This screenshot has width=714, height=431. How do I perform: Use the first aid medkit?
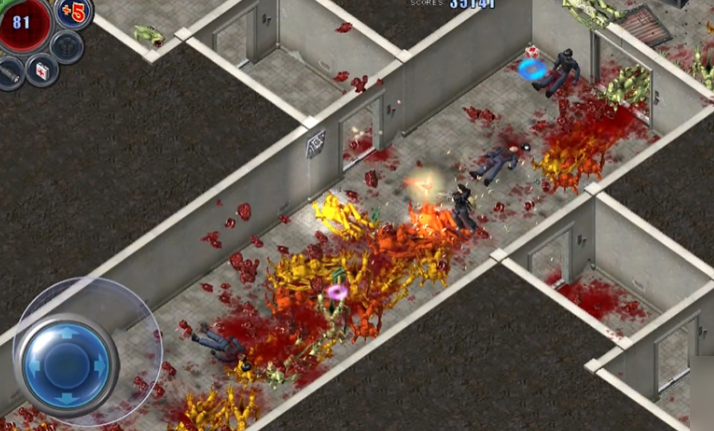coord(42,70)
